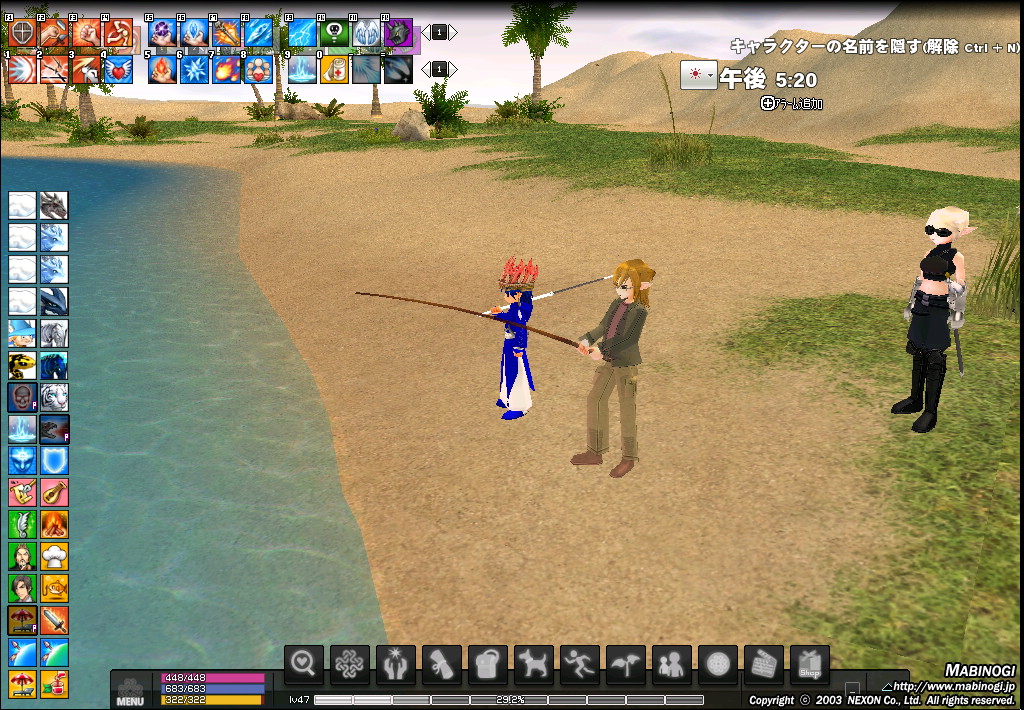Activate the F1 shield defense skill

22,33
